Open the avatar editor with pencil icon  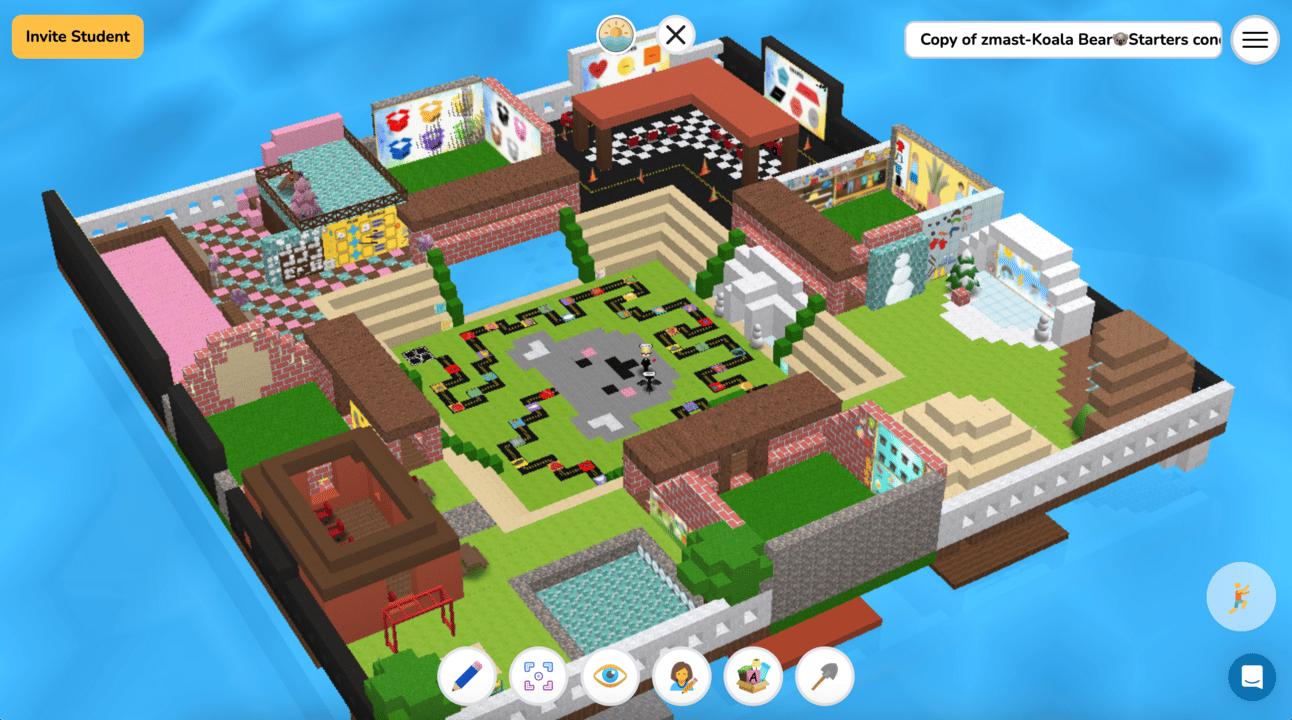tap(681, 677)
